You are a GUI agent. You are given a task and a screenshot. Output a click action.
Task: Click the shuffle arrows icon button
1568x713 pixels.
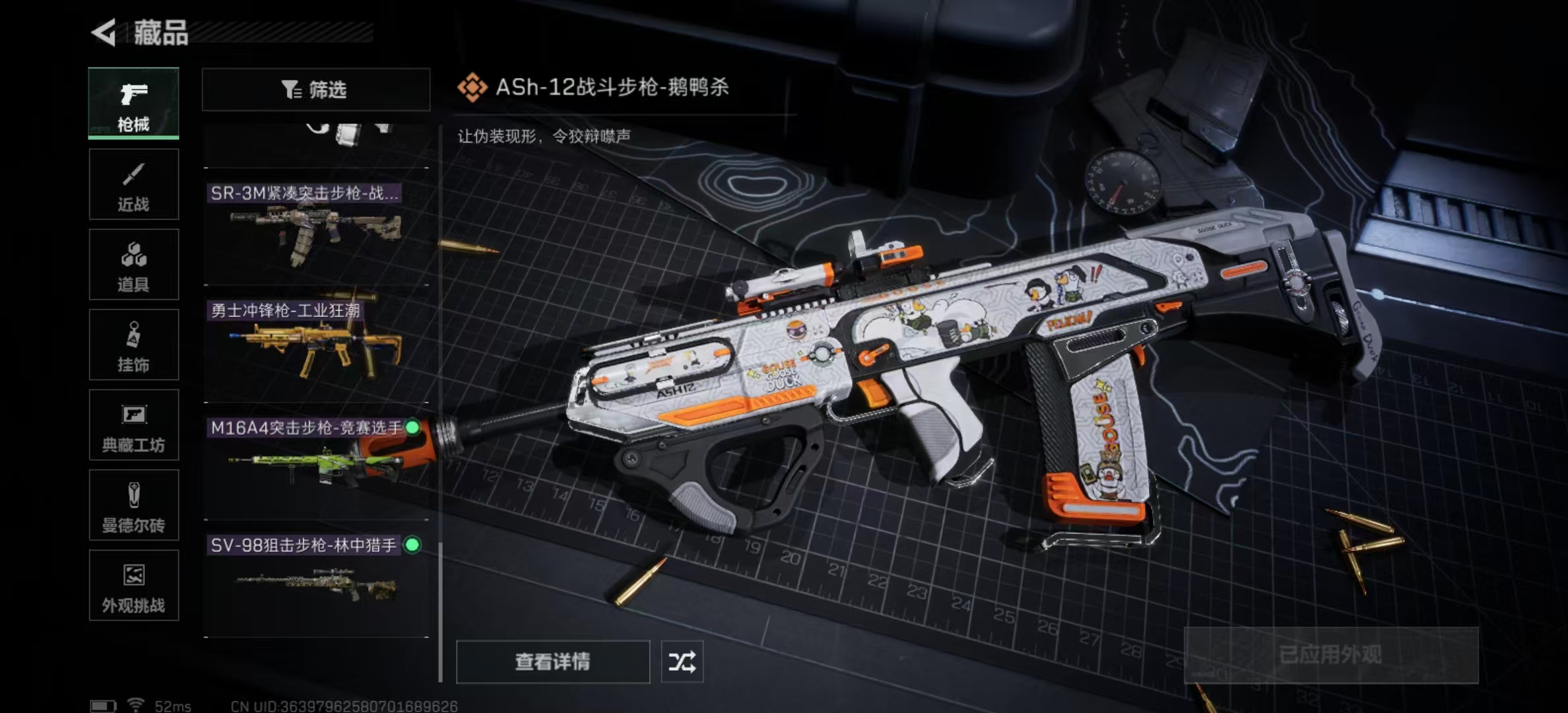(x=682, y=662)
